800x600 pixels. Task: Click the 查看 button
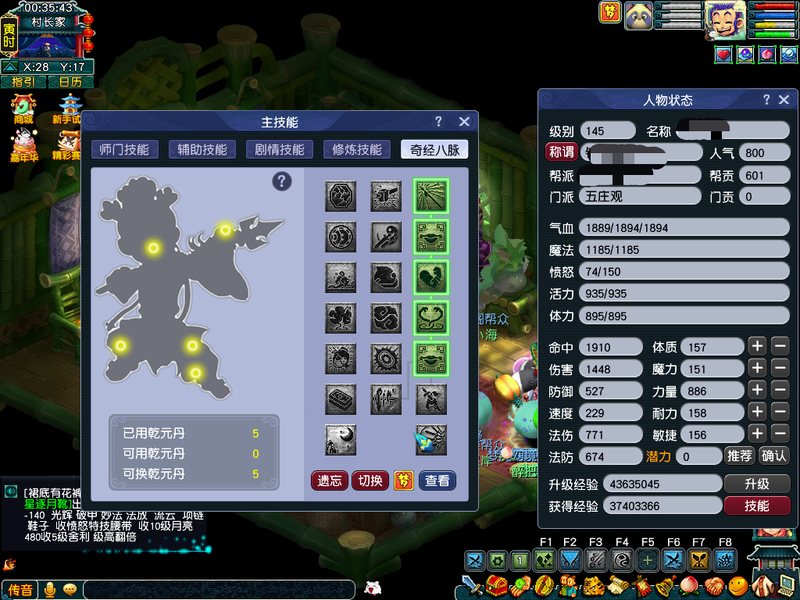point(437,481)
